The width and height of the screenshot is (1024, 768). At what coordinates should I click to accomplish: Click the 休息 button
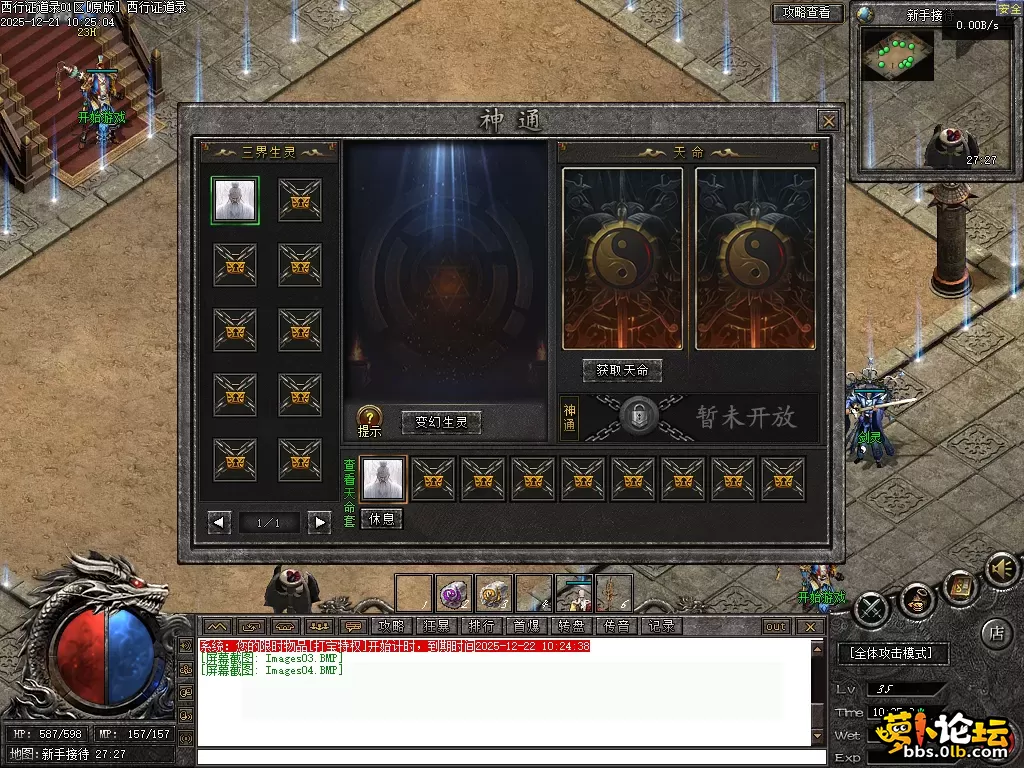(x=382, y=519)
